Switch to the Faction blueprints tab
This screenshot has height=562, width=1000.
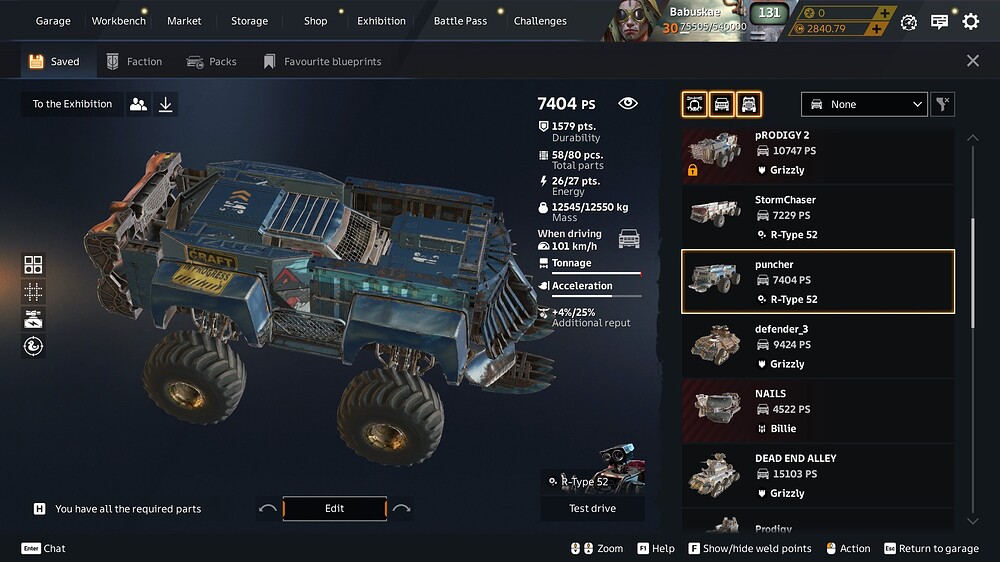point(134,62)
